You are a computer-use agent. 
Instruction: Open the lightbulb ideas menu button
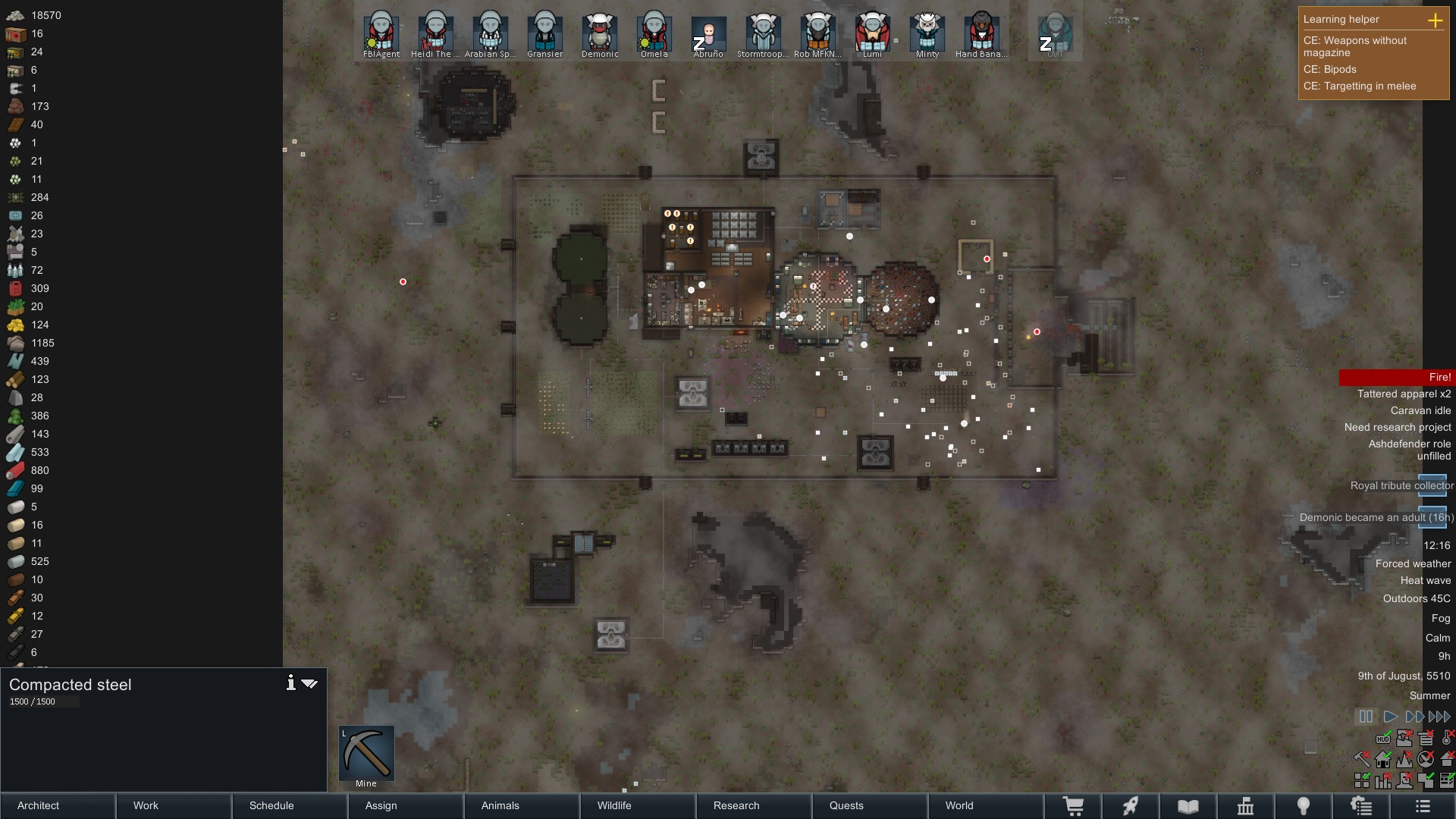tap(1304, 806)
